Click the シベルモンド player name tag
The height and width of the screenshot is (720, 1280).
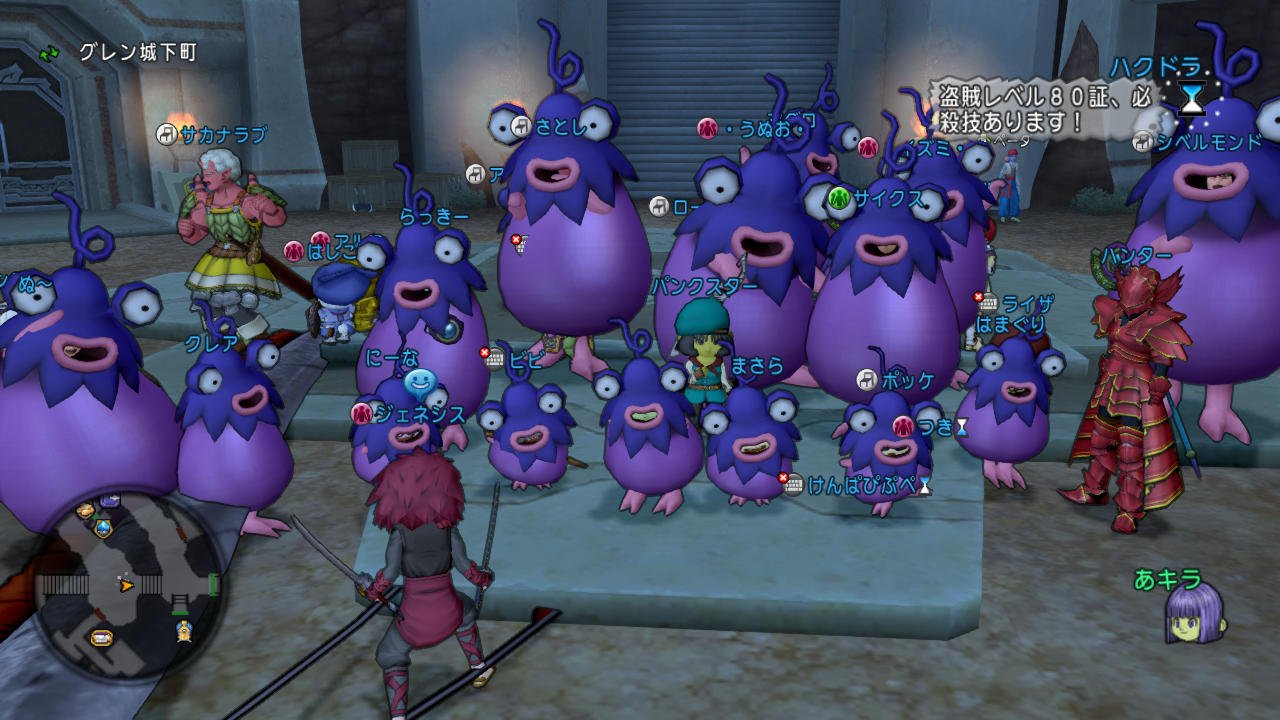[x=1208, y=142]
